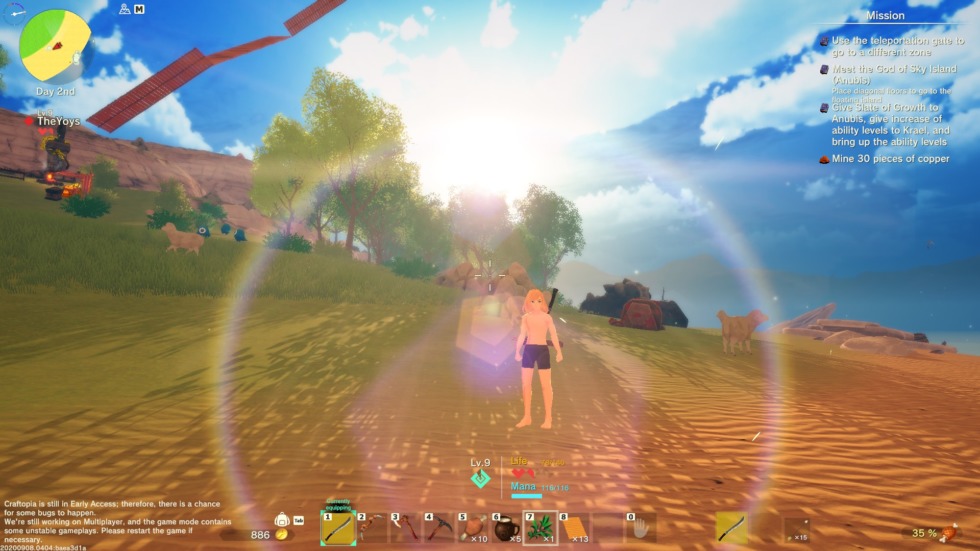Equip the pickaxe in hotbar slot 4

click(x=440, y=527)
